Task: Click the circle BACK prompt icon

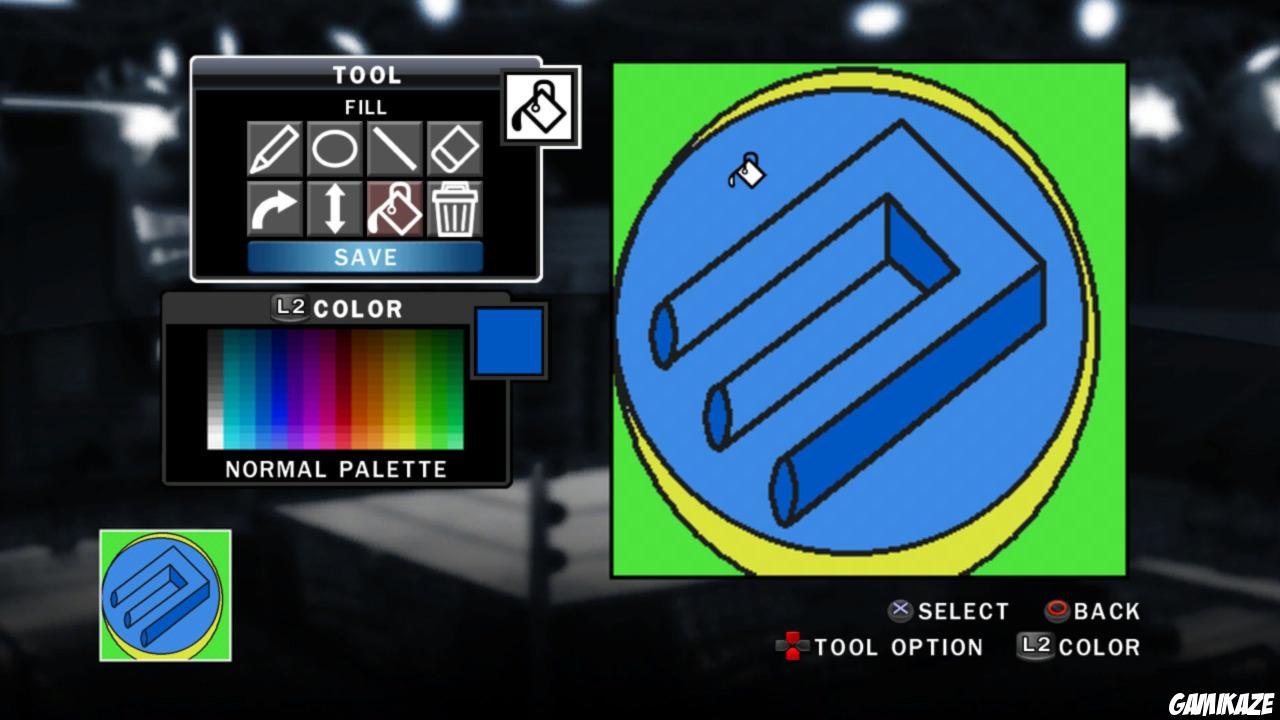Action: click(1055, 611)
